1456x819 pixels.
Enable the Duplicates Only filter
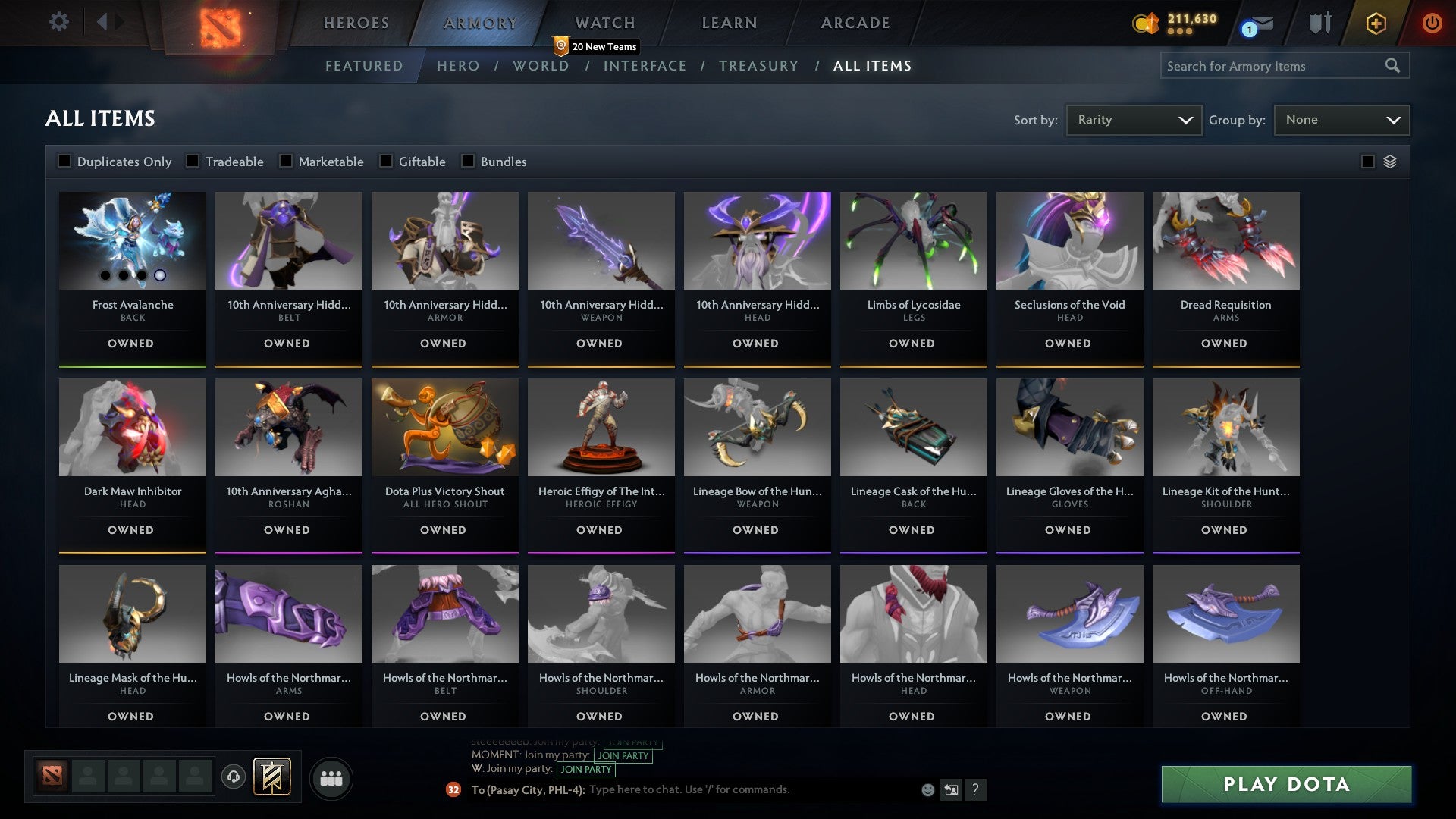pyautogui.click(x=64, y=161)
